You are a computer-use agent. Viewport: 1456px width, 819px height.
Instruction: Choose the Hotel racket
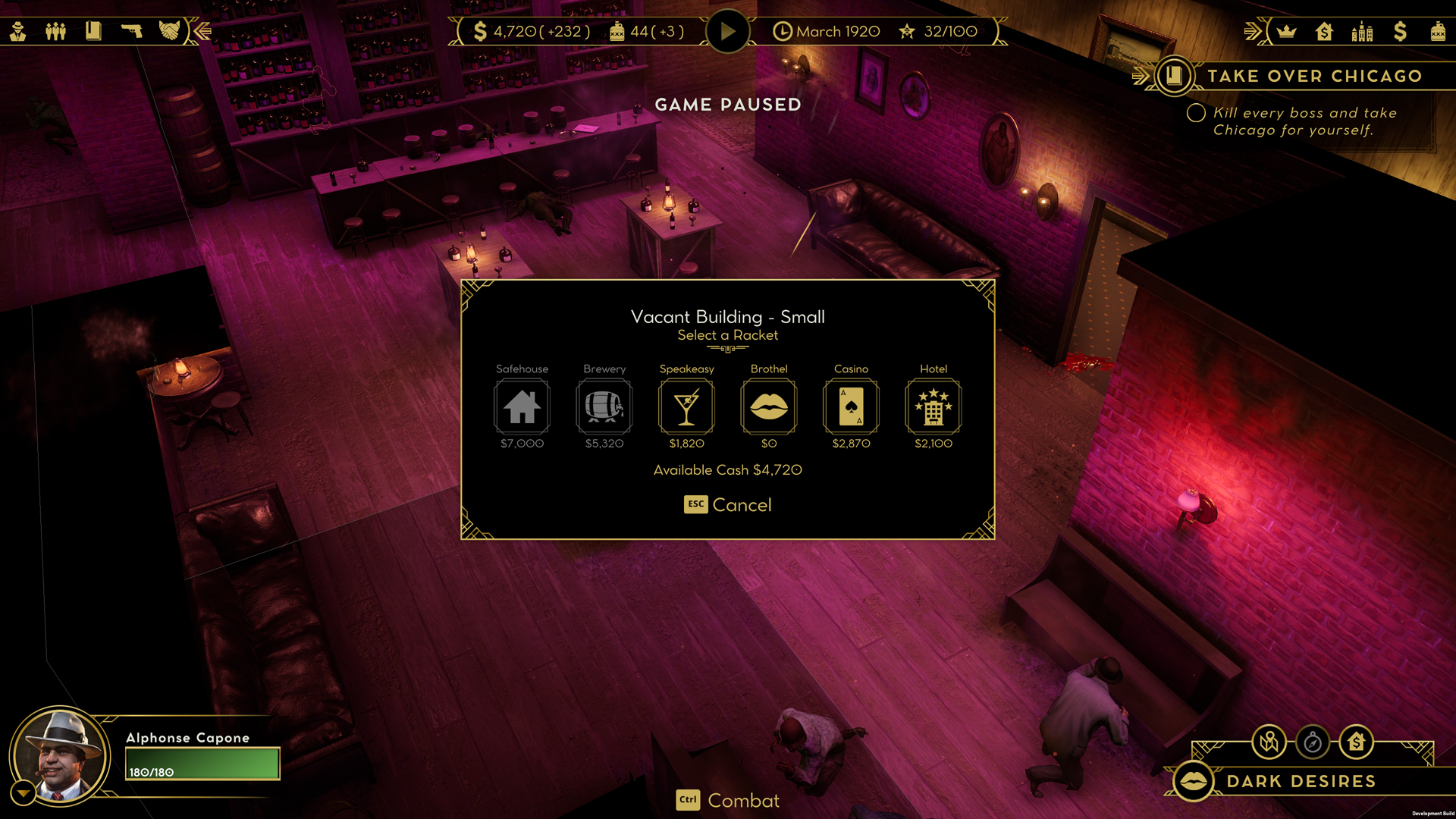[933, 407]
